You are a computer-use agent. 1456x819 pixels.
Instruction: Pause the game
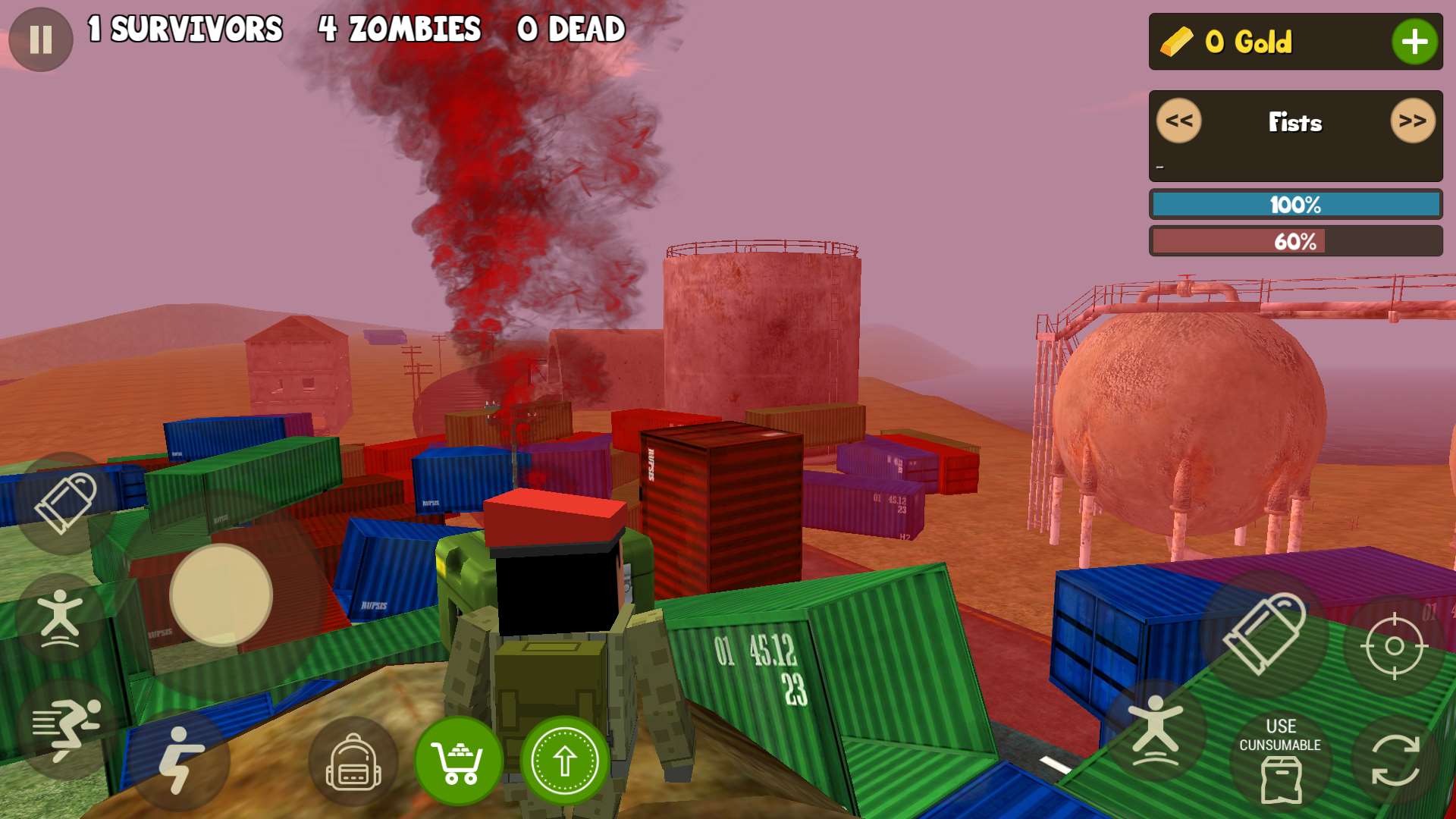point(41,39)
